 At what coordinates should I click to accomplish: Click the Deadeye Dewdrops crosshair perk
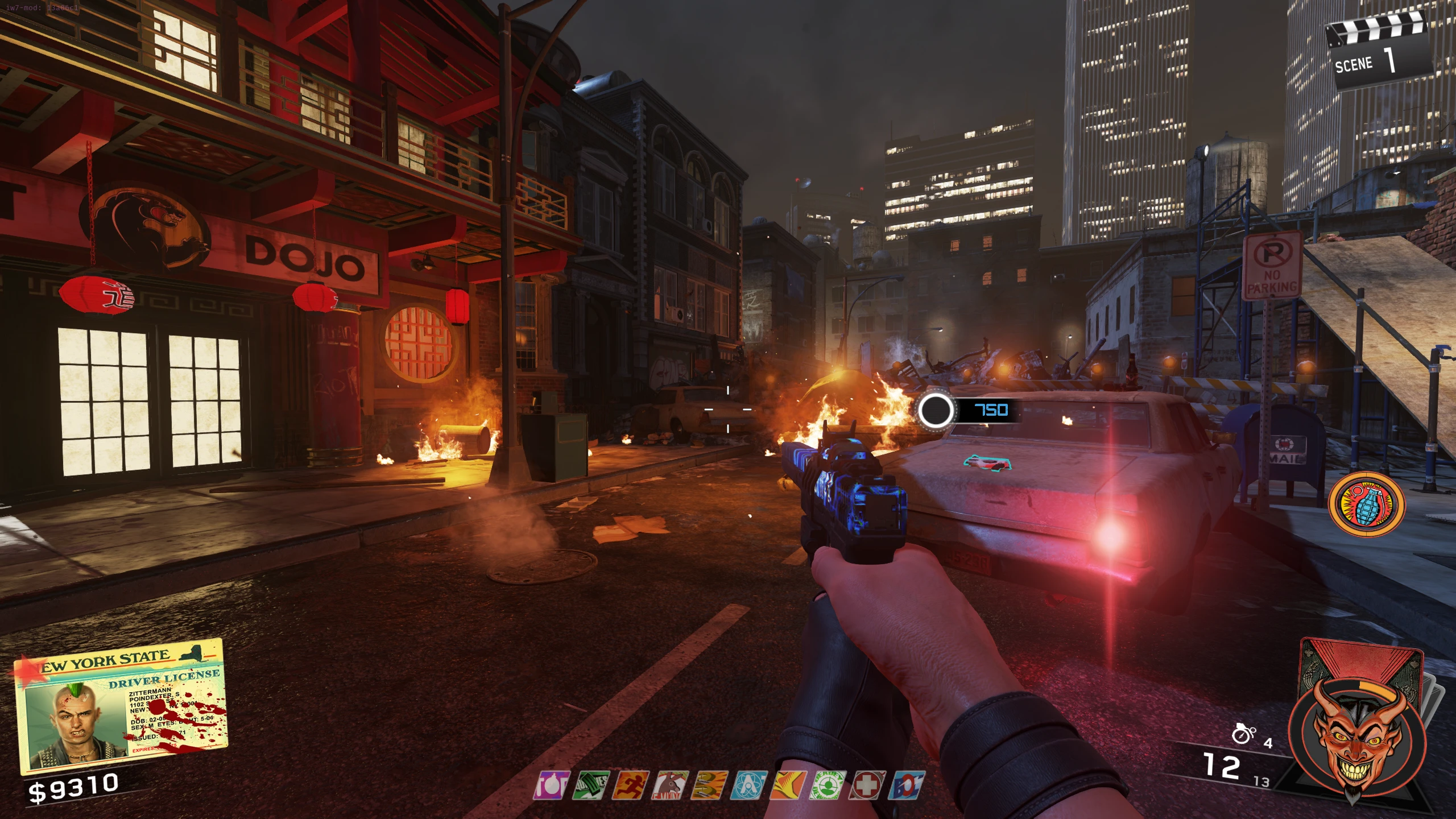pos(828,785)
